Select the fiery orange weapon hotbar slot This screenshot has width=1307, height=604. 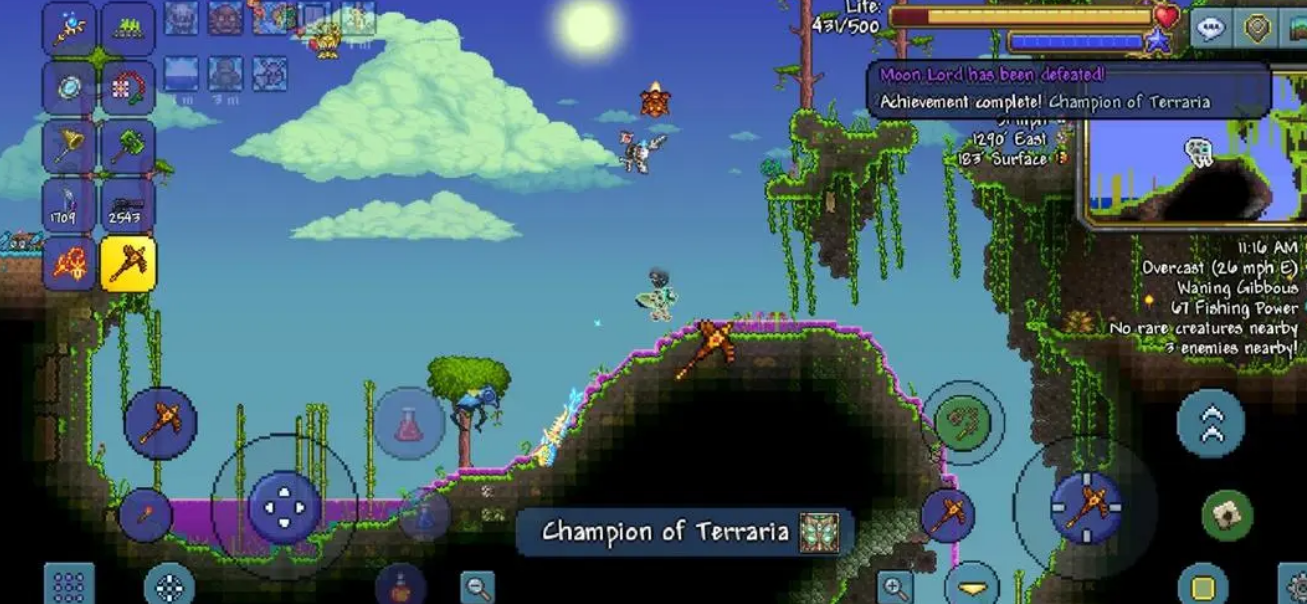click(x=69, y=263)
